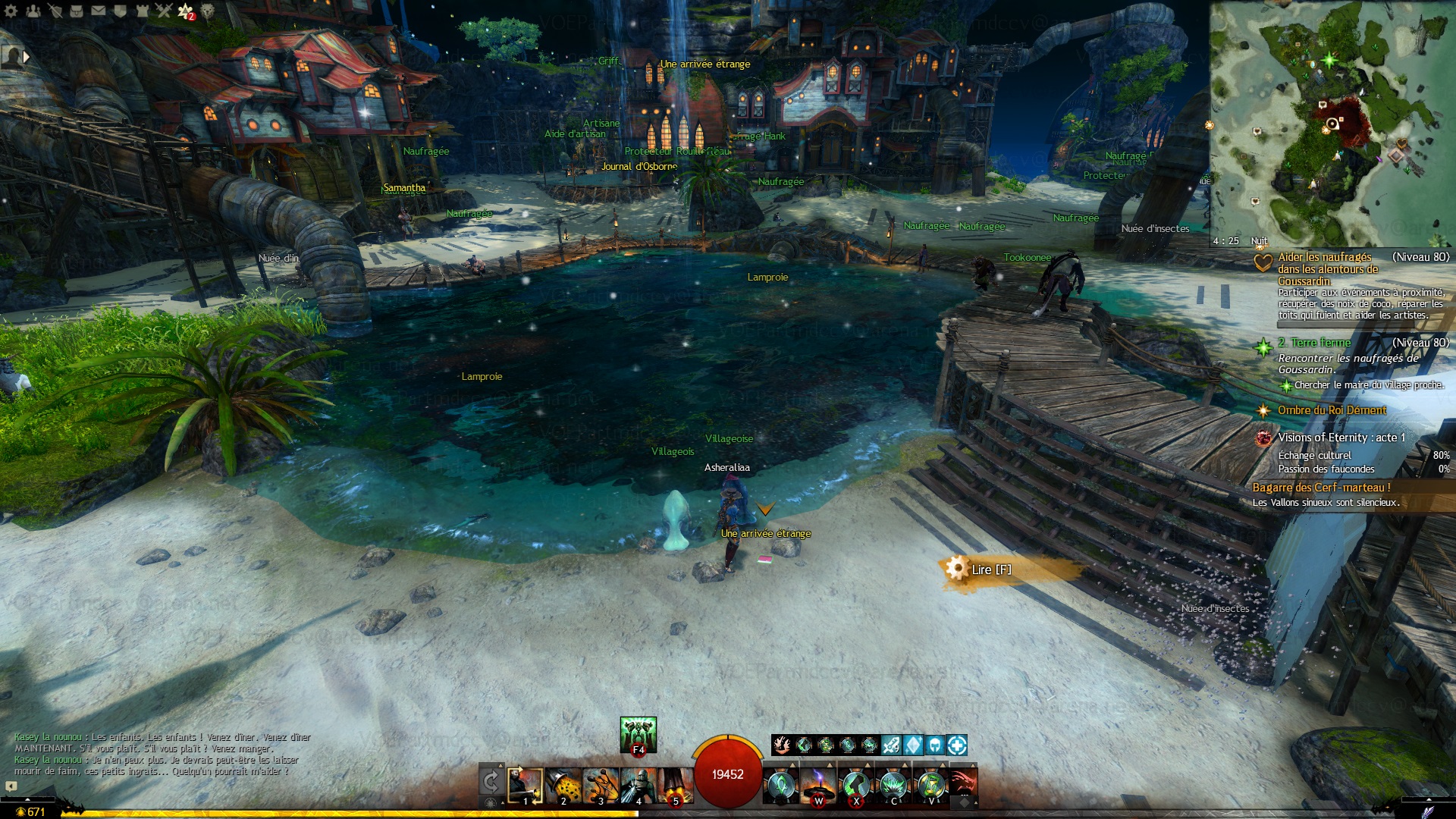
Task: Activate weapon skill slot 1
Action: [525, 786]
